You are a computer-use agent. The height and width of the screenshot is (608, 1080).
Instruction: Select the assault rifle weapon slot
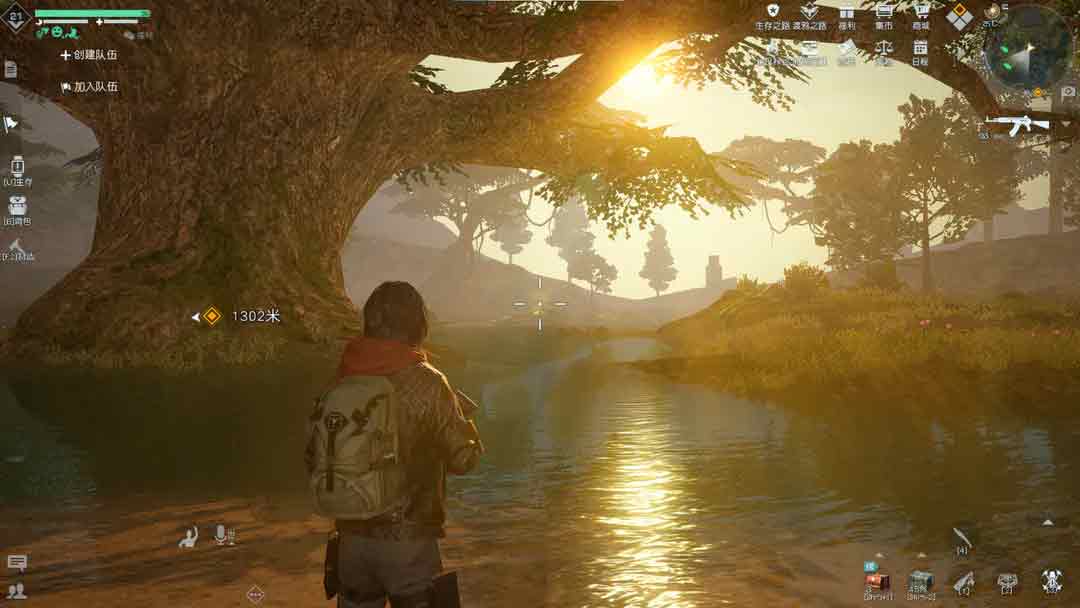[1016, 124]
